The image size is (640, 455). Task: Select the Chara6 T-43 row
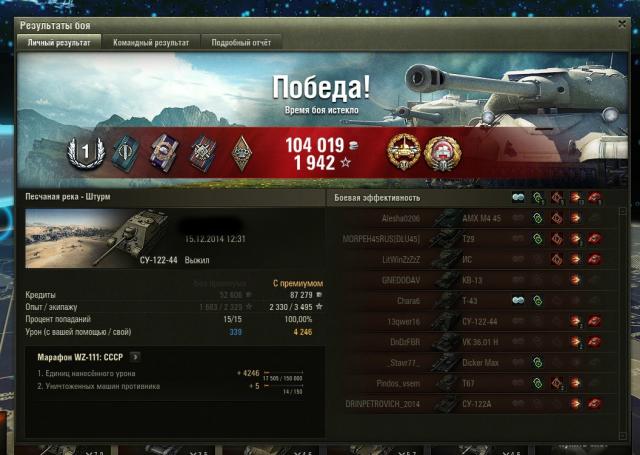470,300
